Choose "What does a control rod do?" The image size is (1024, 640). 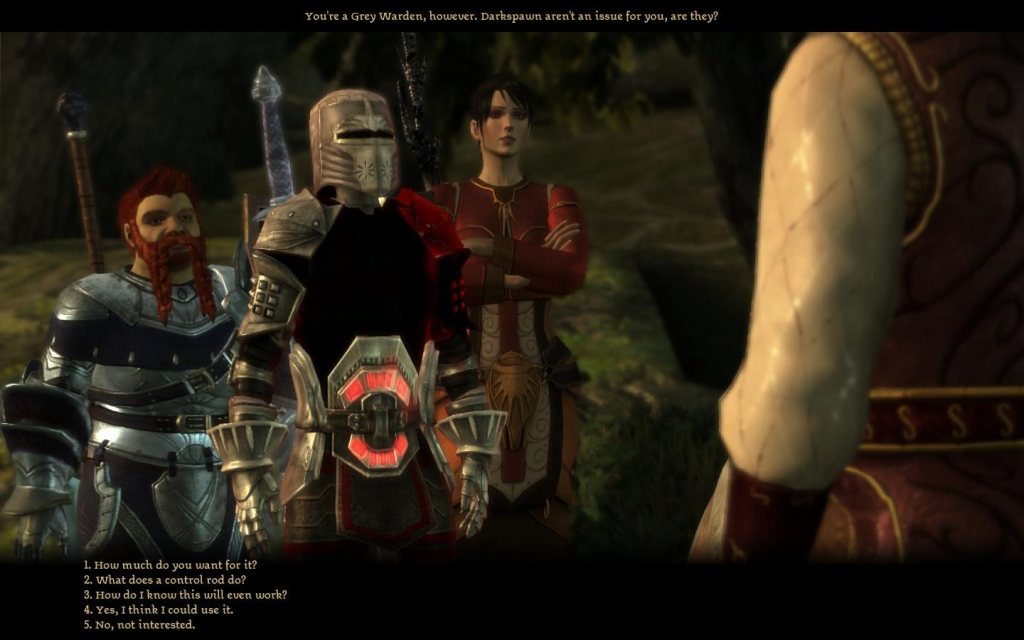tap(165, 580)
